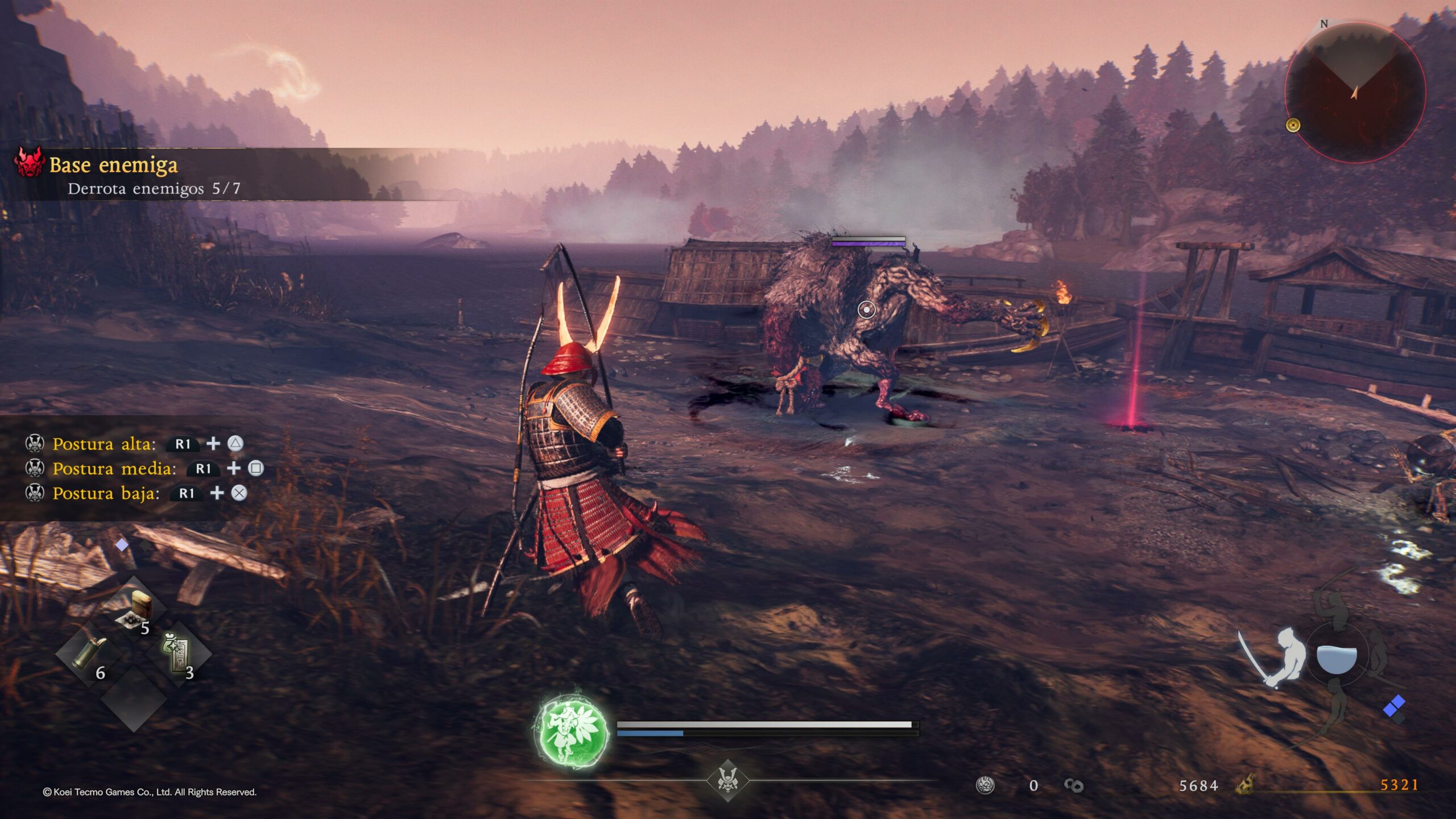Click the round silver coin icon

pos(985,785)
